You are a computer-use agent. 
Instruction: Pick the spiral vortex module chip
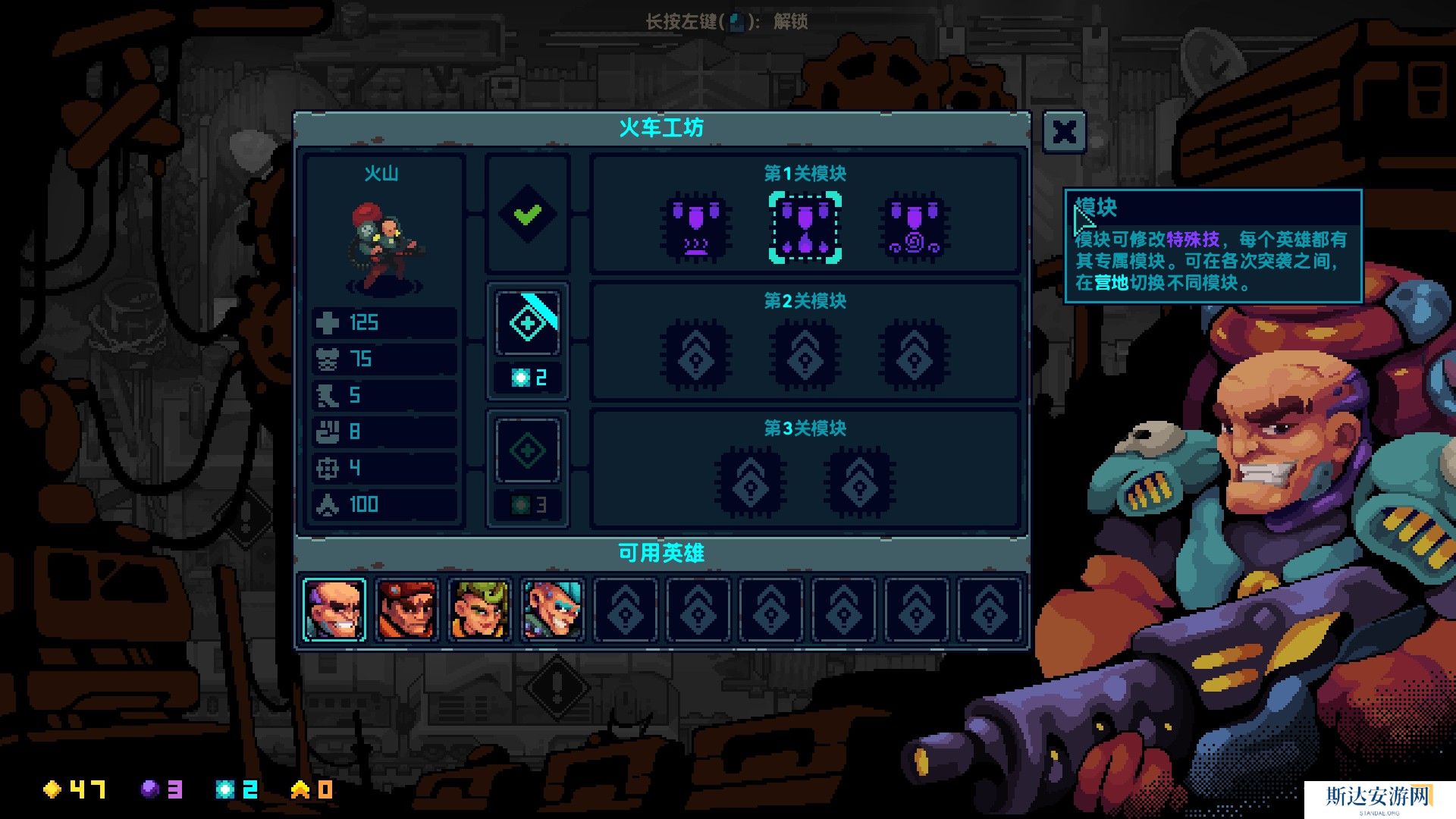pos(914,227)
